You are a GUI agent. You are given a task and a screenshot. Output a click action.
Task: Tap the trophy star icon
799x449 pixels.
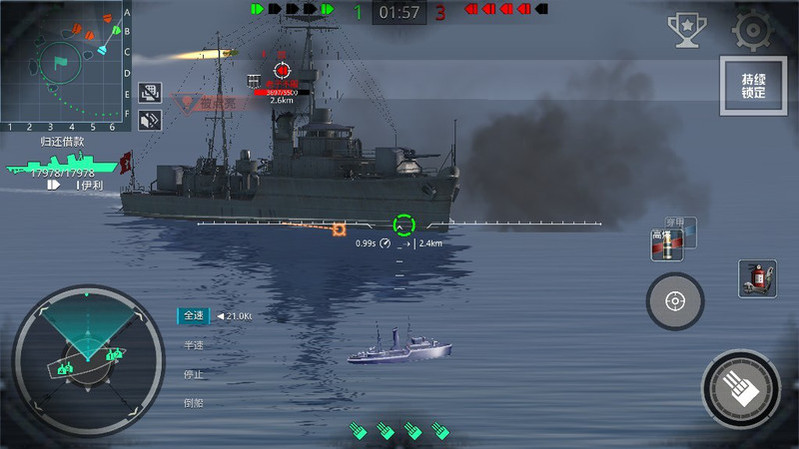[687, 31]
